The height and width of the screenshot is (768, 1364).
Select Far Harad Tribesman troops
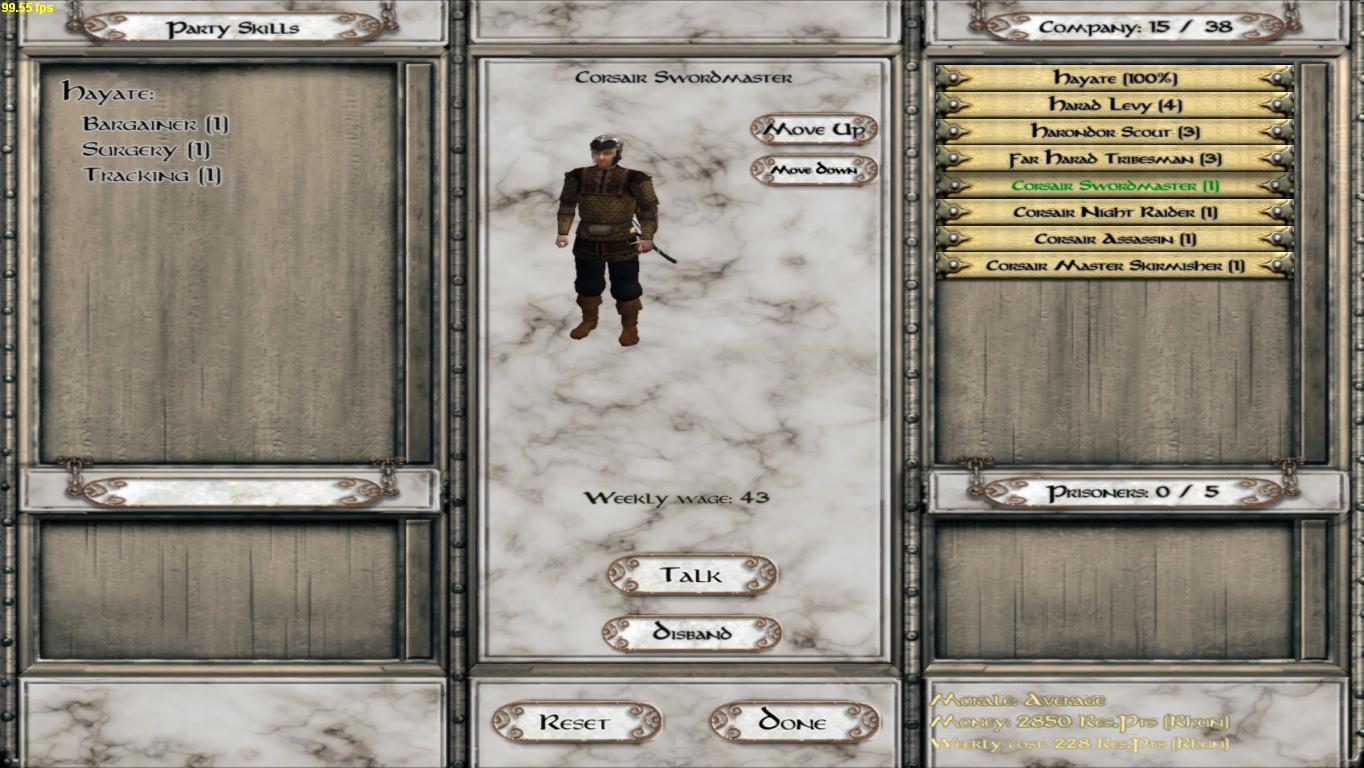coord(1114,159)
